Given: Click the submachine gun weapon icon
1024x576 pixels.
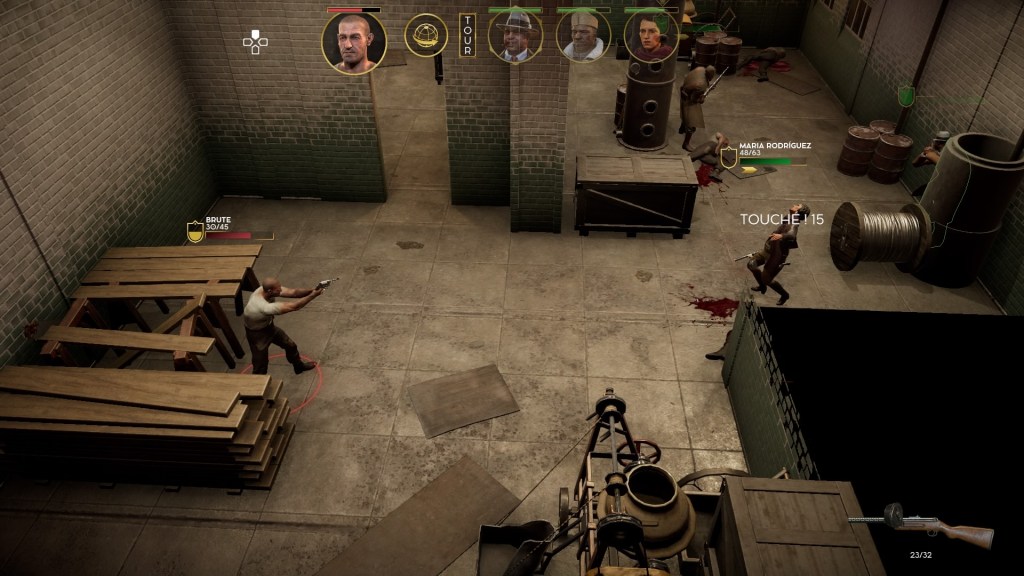Looking at the screenshot, I should pos(922,526).
